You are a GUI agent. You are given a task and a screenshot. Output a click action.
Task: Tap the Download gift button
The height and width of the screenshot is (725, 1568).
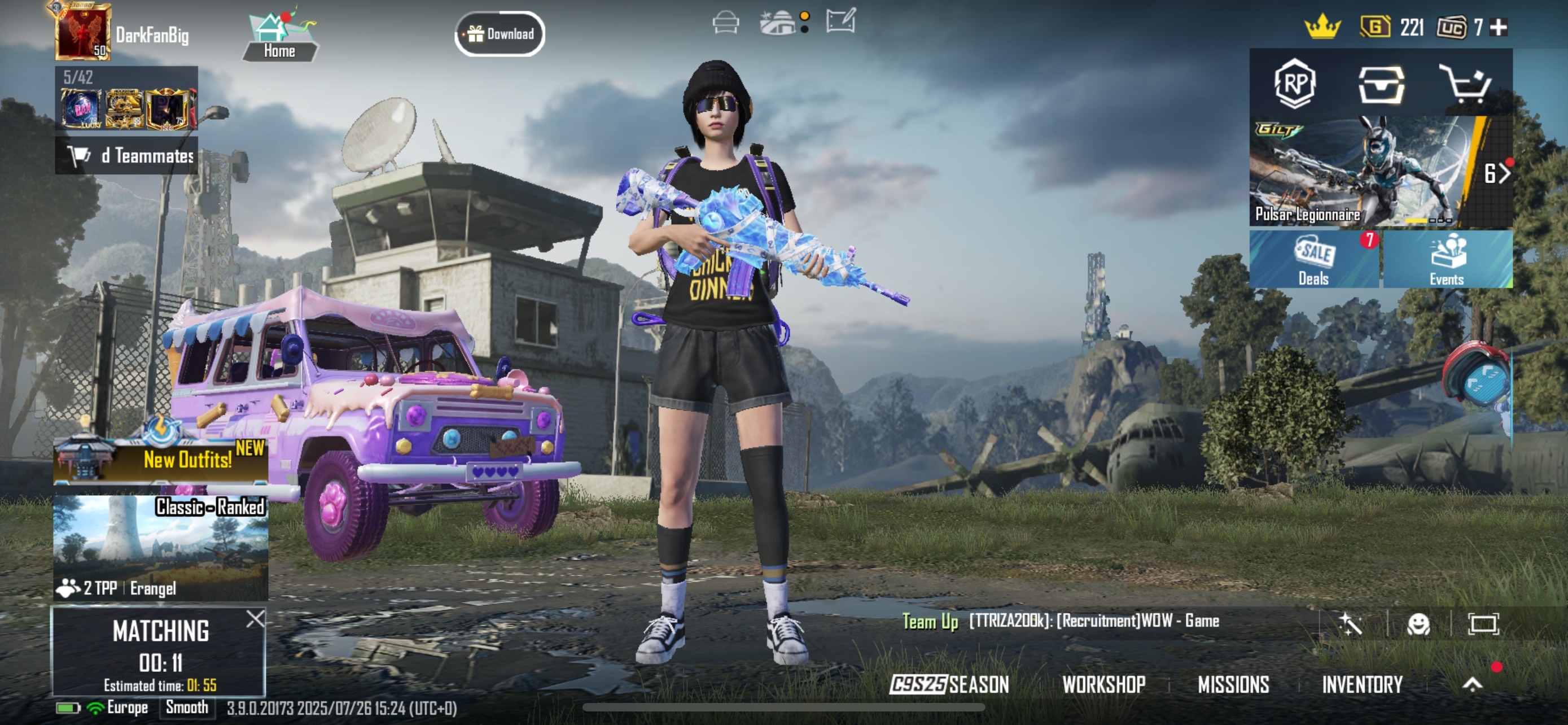click(500, 34)
